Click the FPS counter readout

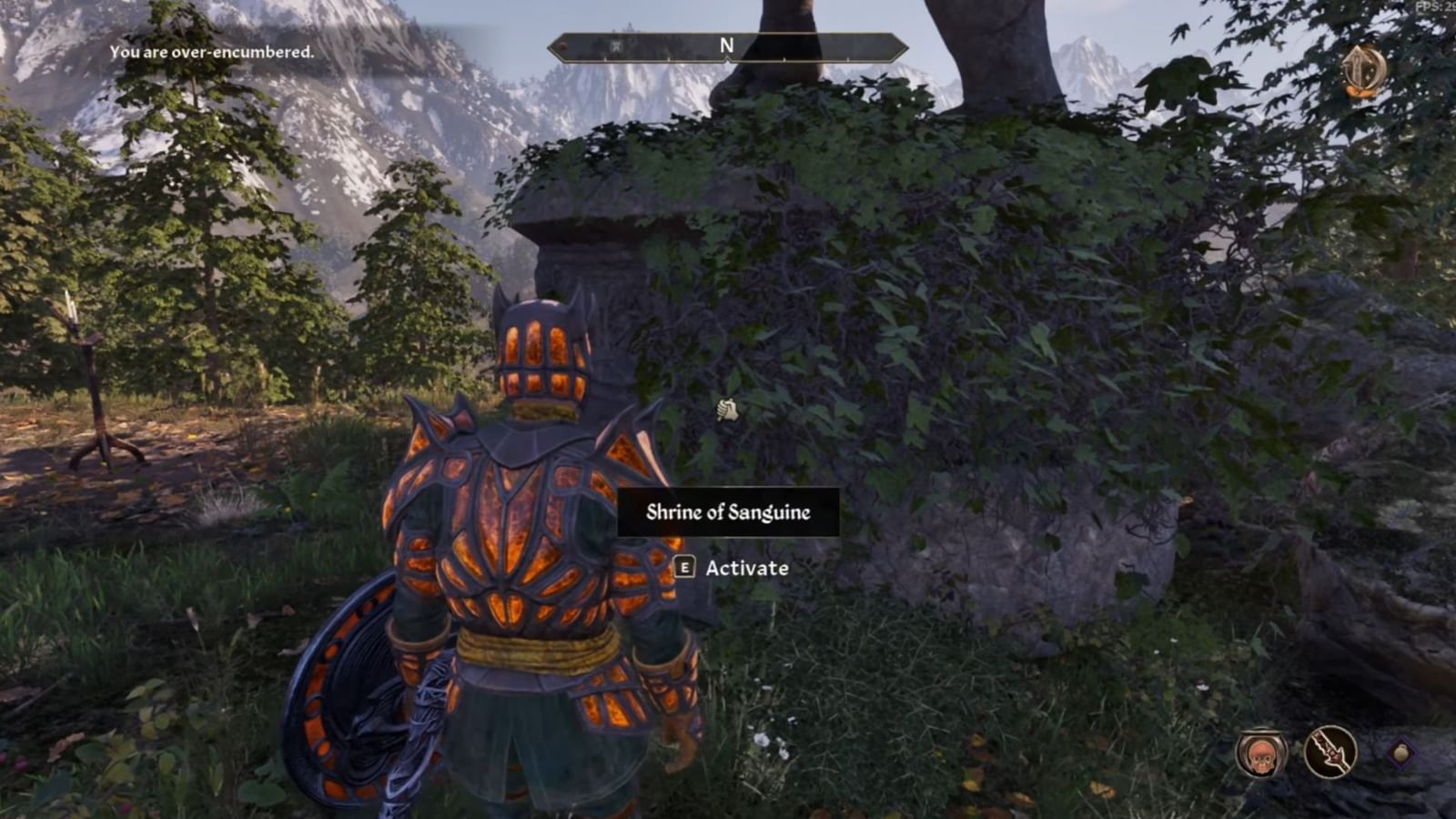click(x=1435, y=7)
